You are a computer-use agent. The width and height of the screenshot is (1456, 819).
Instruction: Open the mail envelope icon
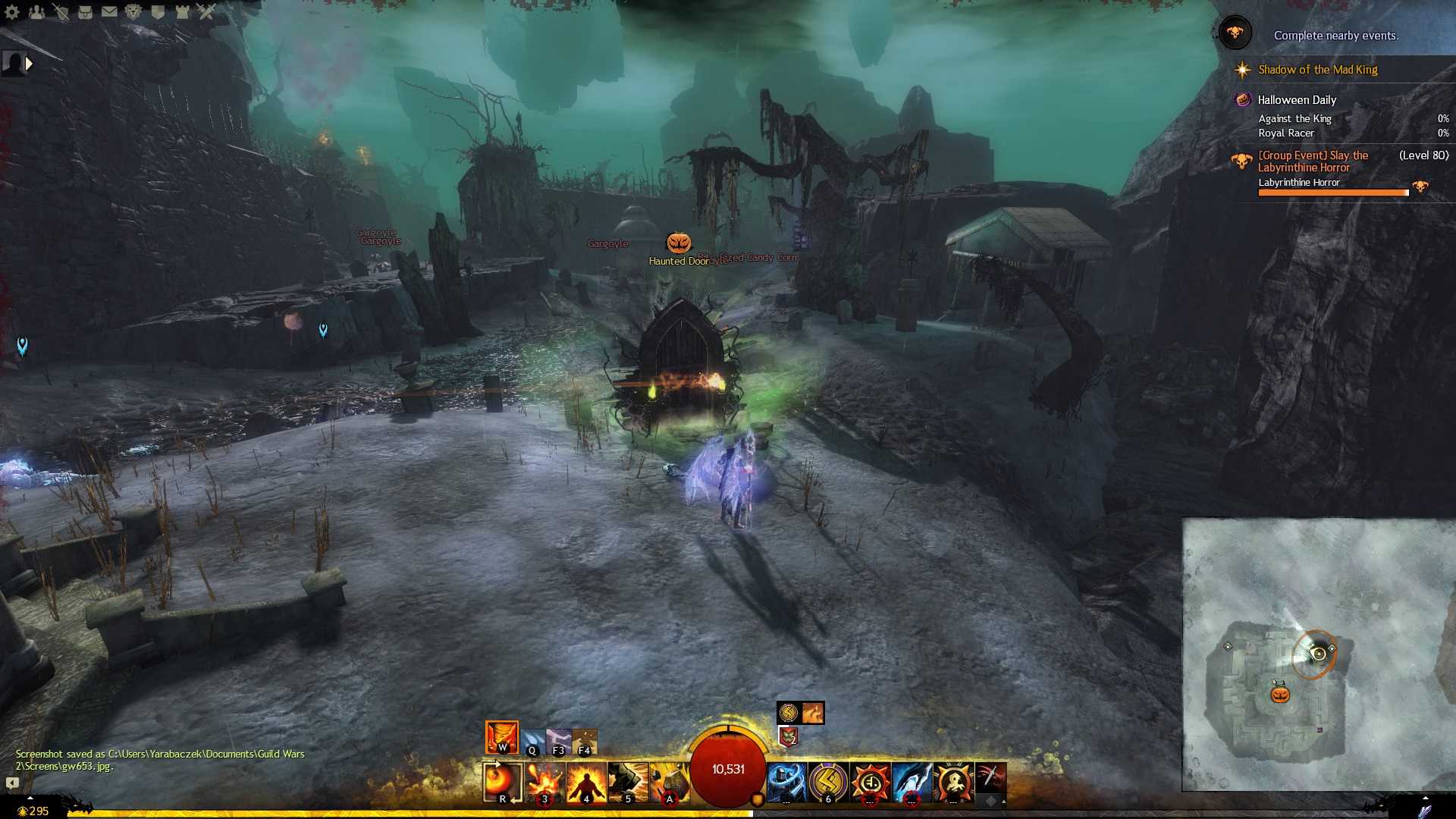(x=109, y=12)
